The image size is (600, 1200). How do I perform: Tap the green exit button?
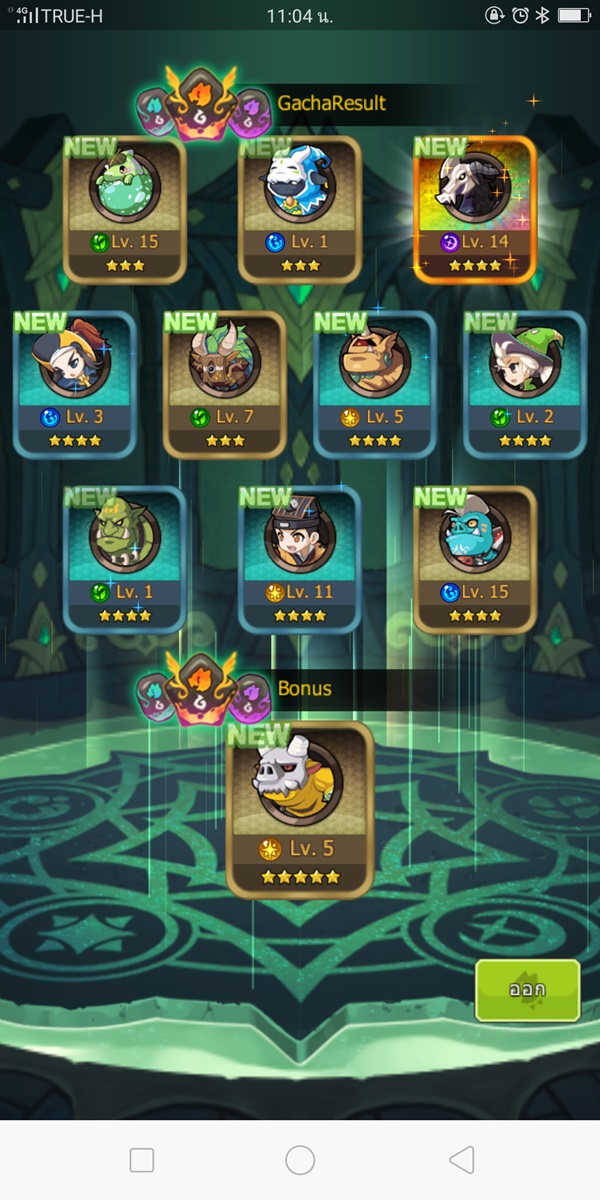pos(527,990)
